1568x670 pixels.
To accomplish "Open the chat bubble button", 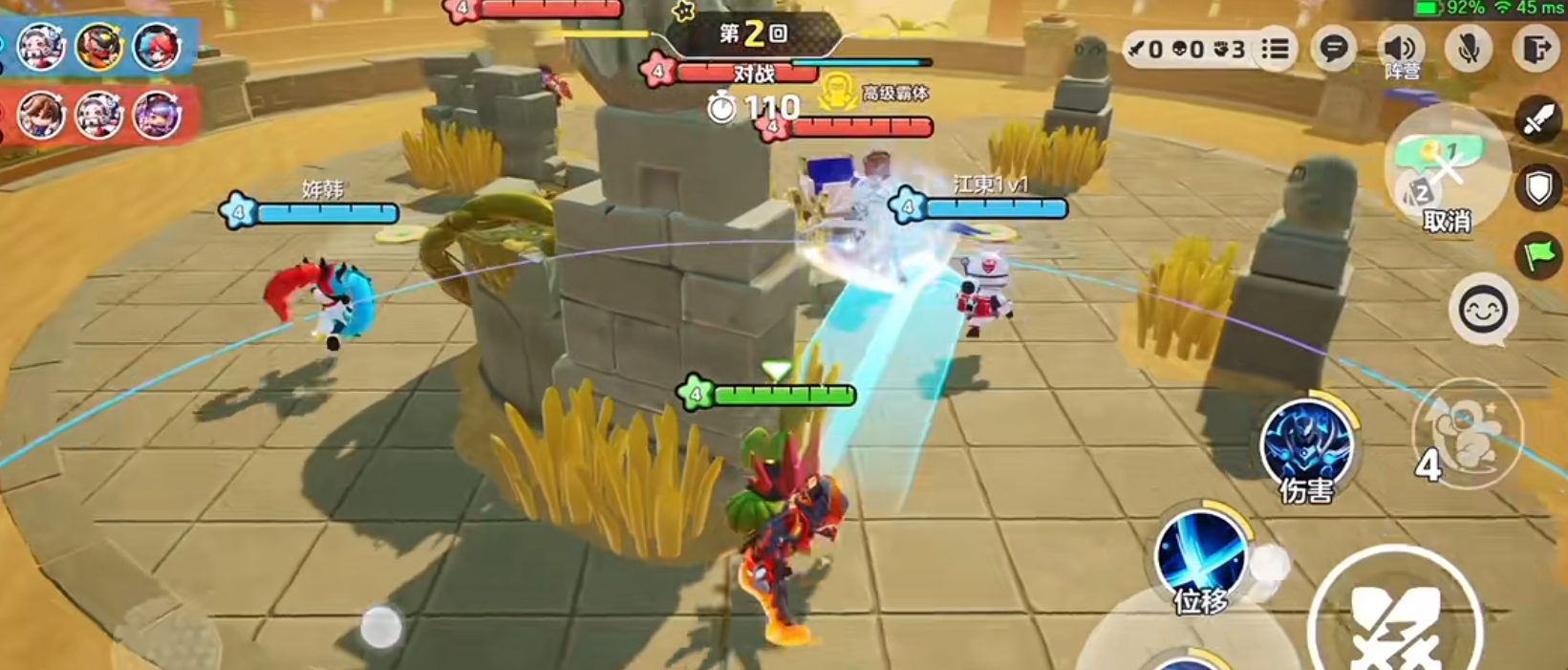I will click(x=1334, y=48).
